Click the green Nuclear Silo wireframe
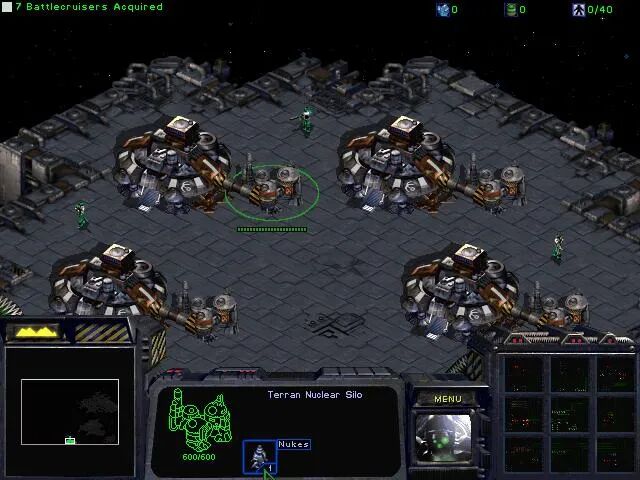640x480 pixels. (201, 422)
